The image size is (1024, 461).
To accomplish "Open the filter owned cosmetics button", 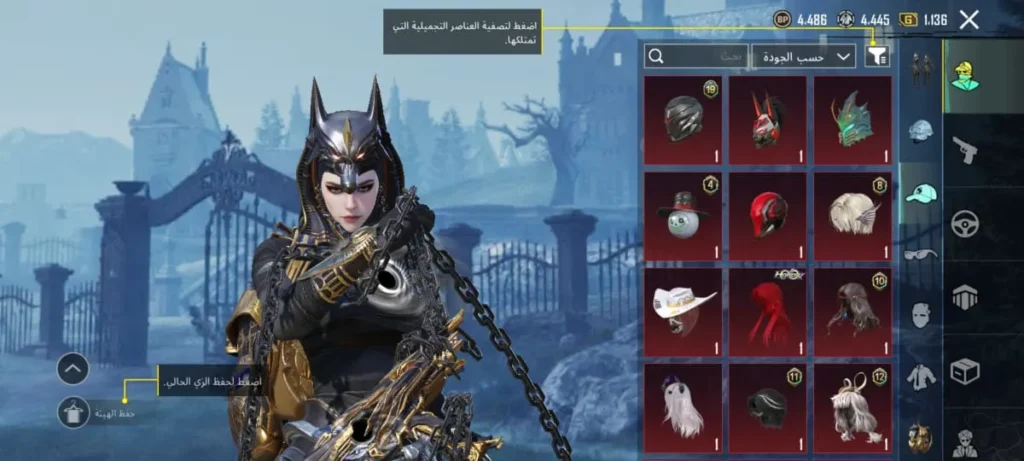I will coord(876,57).
